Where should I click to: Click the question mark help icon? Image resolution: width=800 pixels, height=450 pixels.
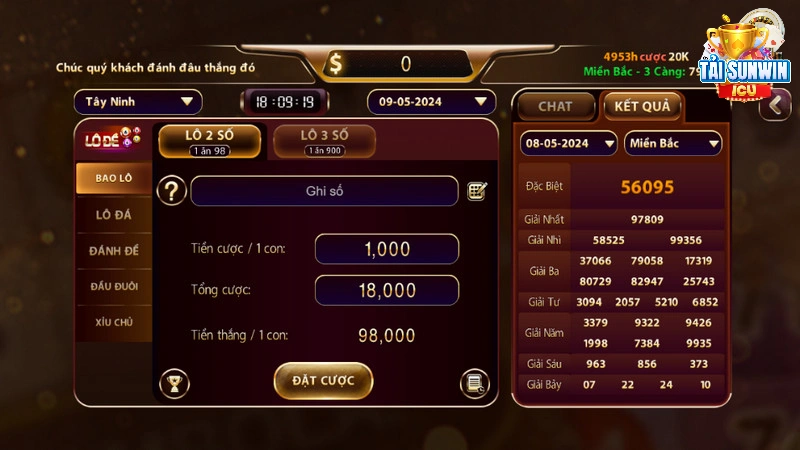click(x=173, y=191)
